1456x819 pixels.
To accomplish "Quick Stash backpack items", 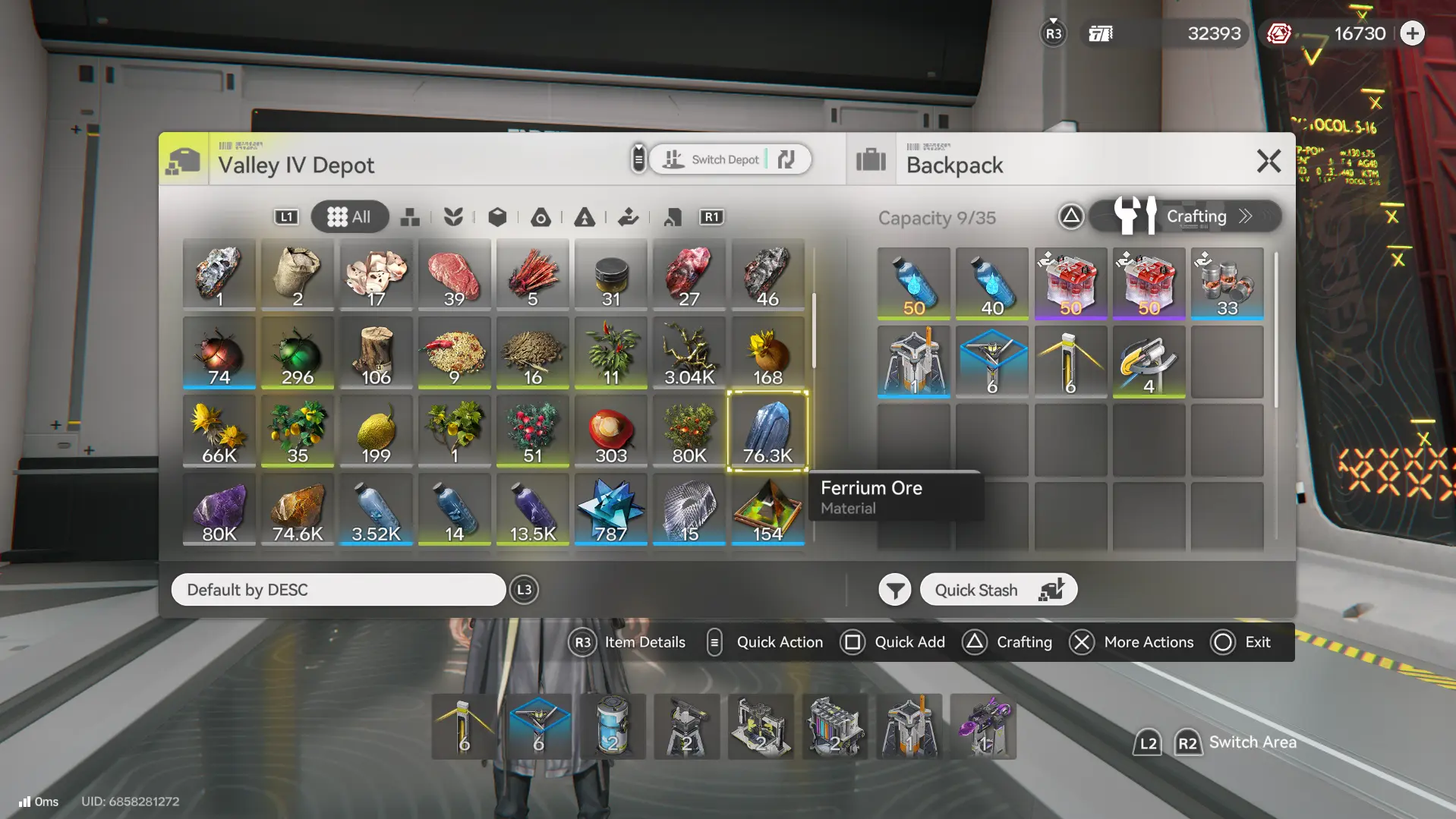I will [997, 590].
